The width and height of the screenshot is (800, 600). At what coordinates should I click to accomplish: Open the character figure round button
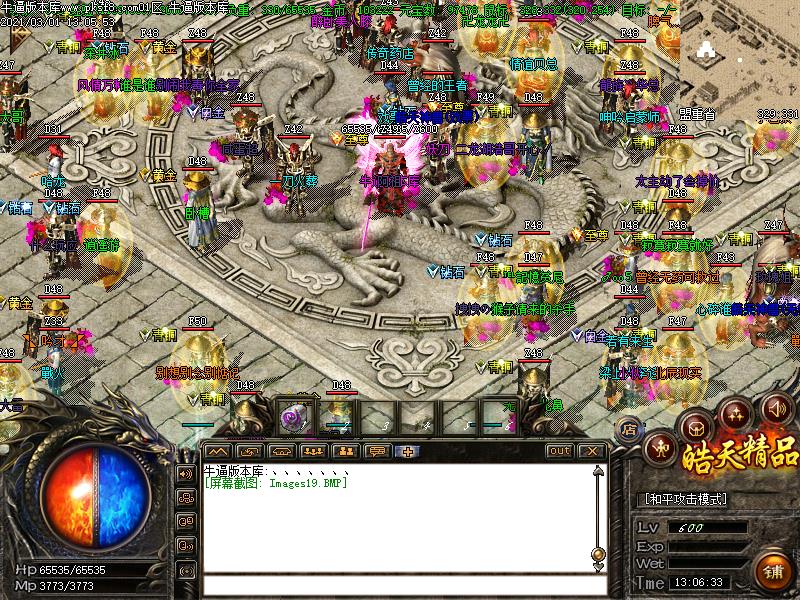(659, 447)
